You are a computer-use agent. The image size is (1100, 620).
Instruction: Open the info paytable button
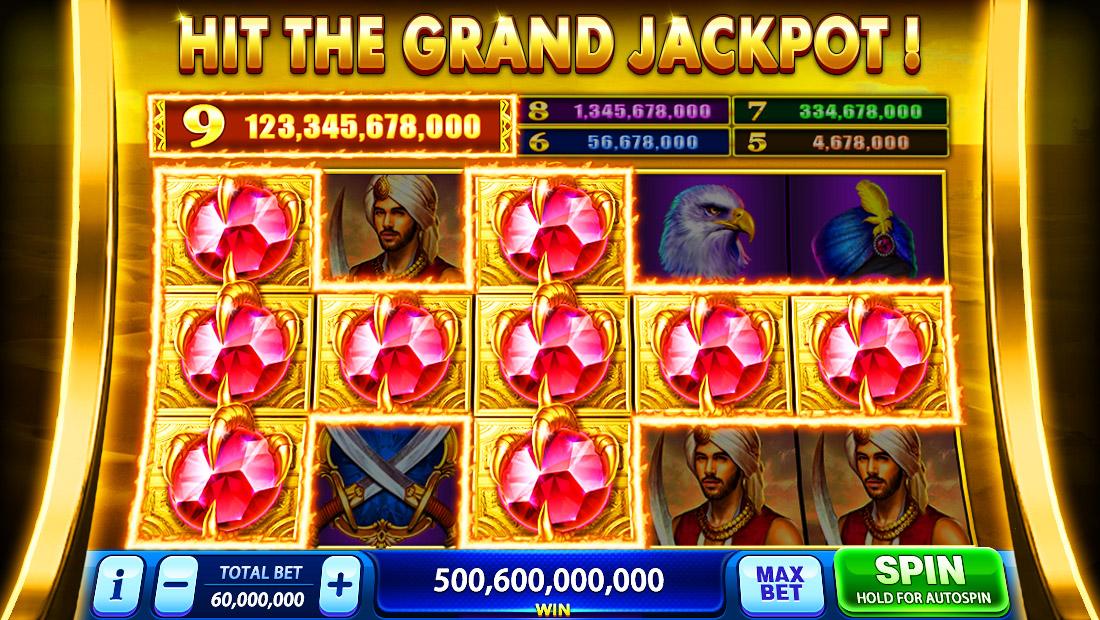point(118,585)
